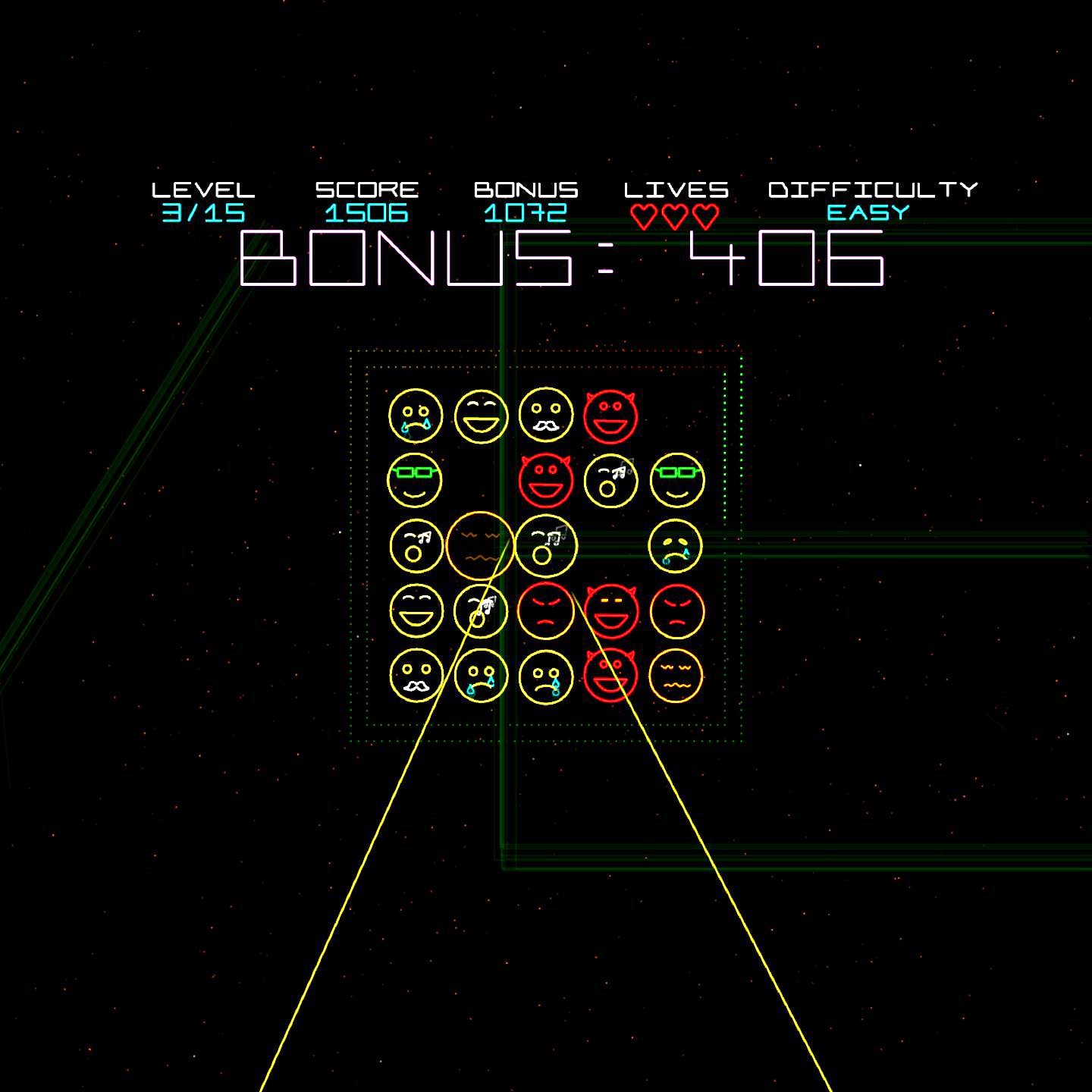This screenshot has width=1092, height=1092.
Task: Click the mustache face beside a crying face
Action: pyautogui.click(x=416, y=676)
